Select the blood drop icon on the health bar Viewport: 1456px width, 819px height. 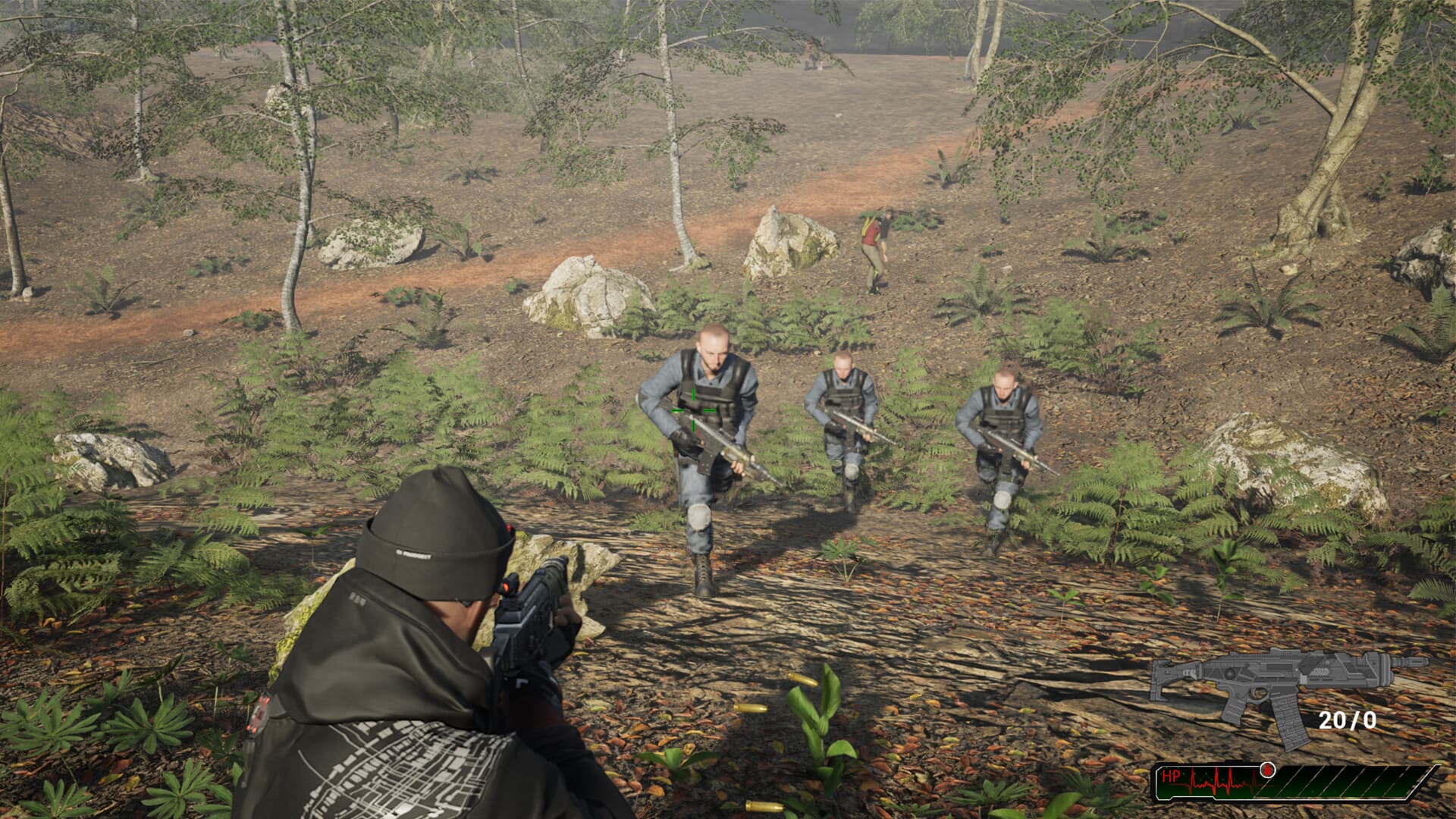(1268, 771)
